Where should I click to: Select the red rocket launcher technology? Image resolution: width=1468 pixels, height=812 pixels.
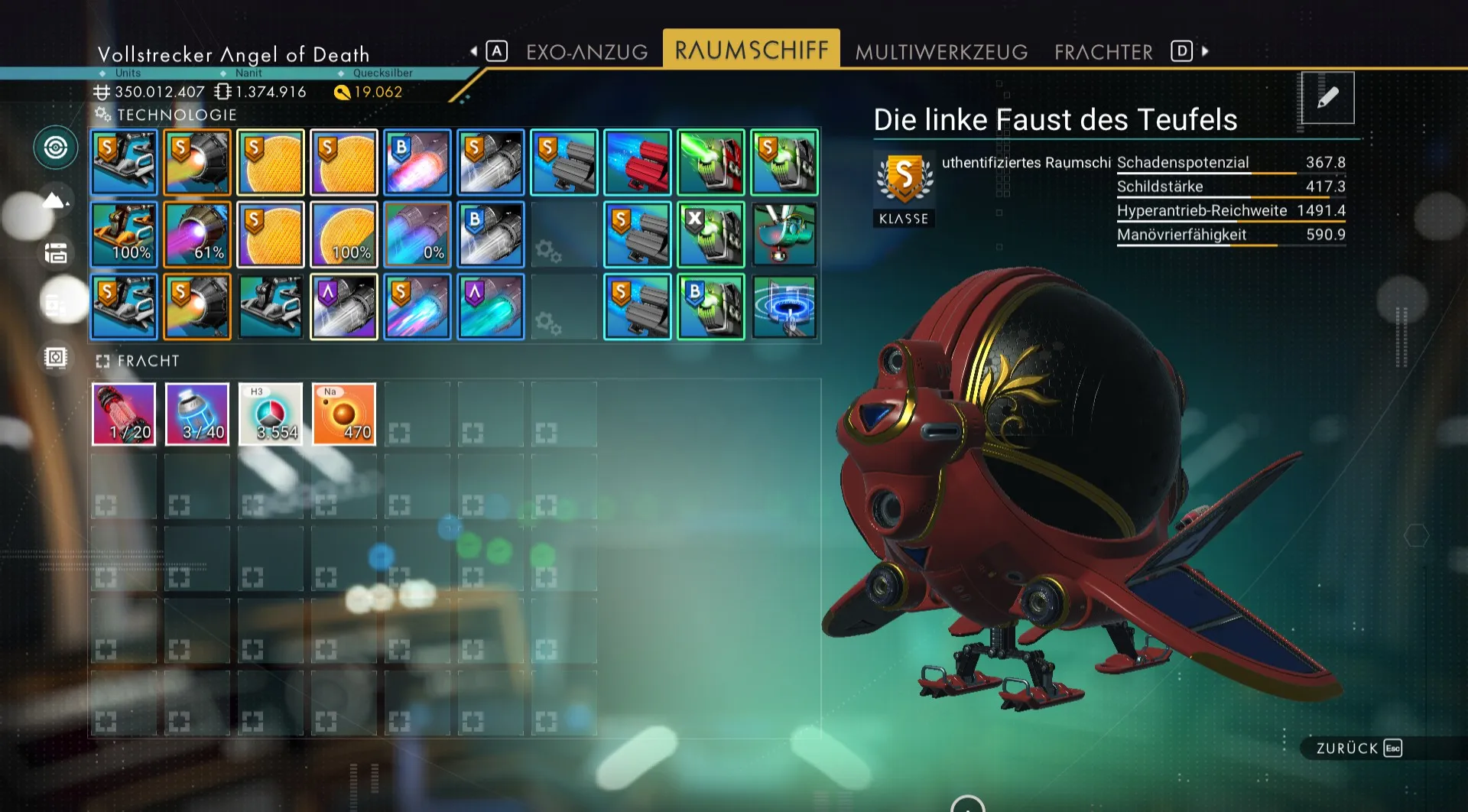(638, 162)
